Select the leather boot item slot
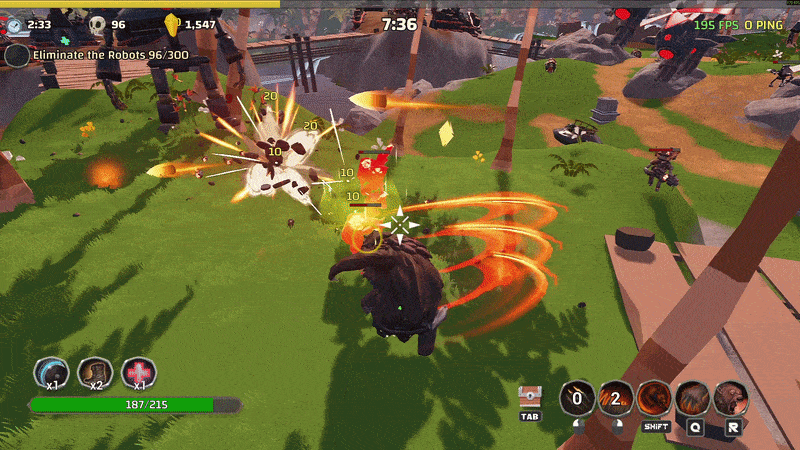Viewport: 800px width, 450px height. (95, 373)
